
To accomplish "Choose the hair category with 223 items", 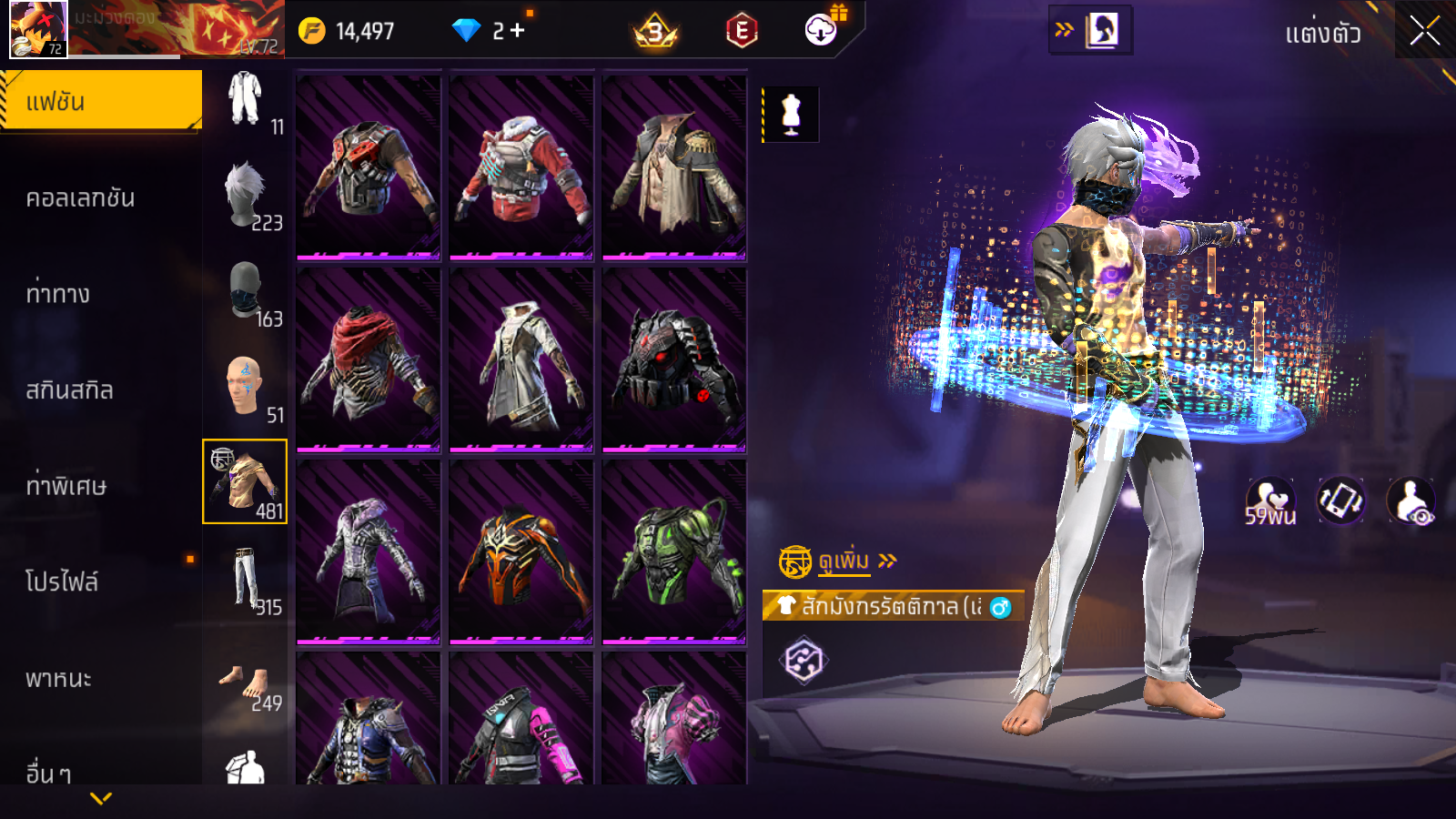I will 246,196.
